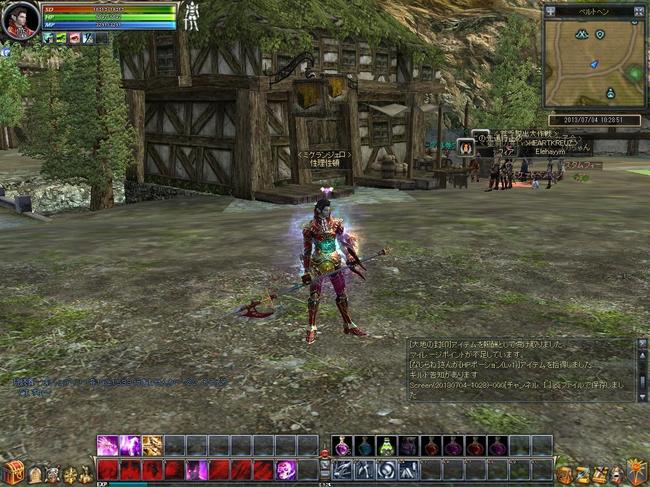Open the sun emblem menu button
This screenshot has width=650, height=487.
pos(636,472)
